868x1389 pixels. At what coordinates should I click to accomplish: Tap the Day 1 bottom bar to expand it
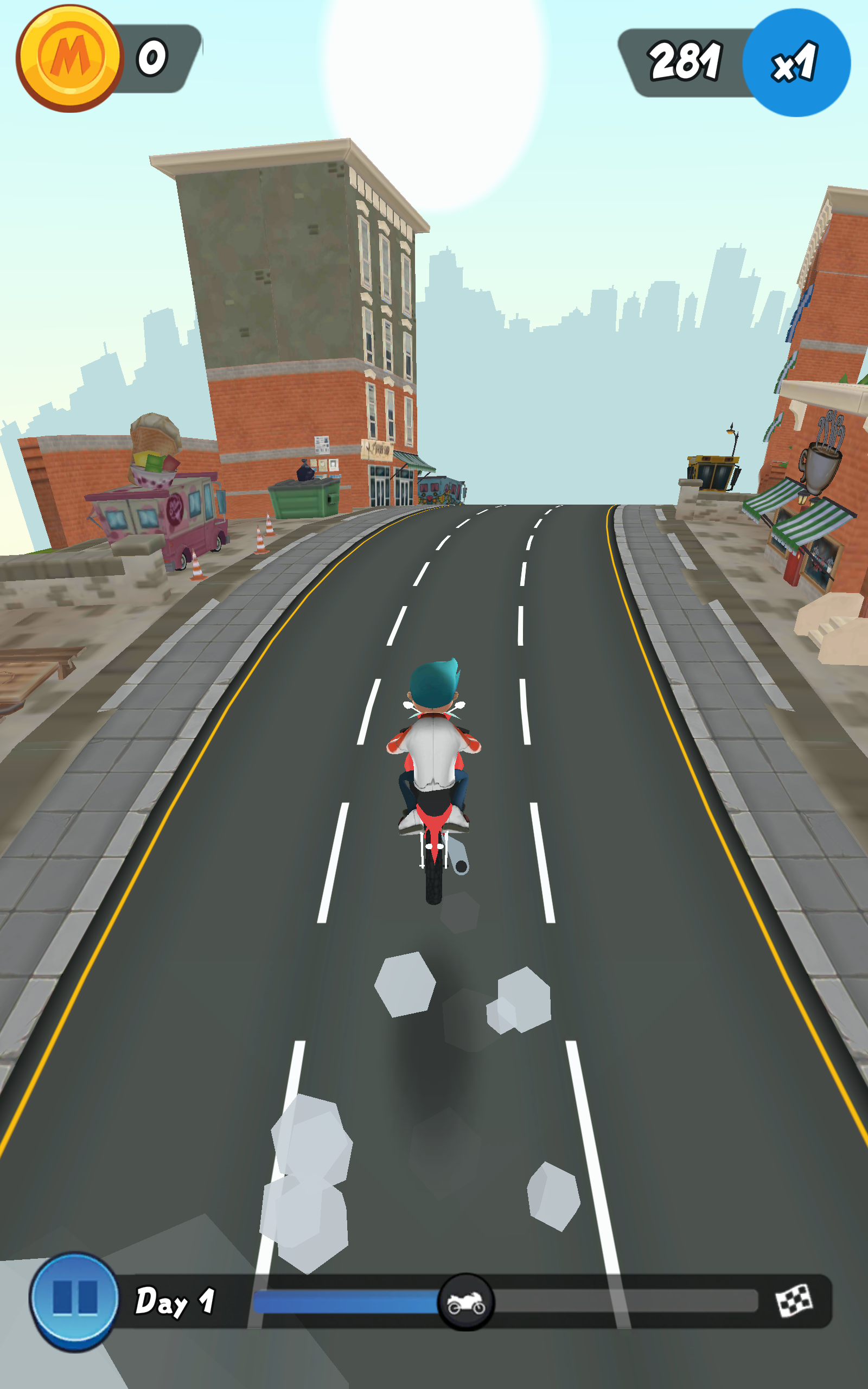[402, 1302]
